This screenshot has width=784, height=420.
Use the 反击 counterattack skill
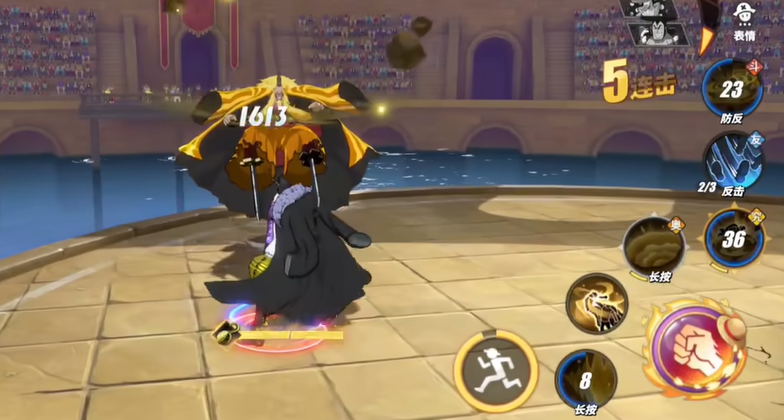[x=733, y=159]
